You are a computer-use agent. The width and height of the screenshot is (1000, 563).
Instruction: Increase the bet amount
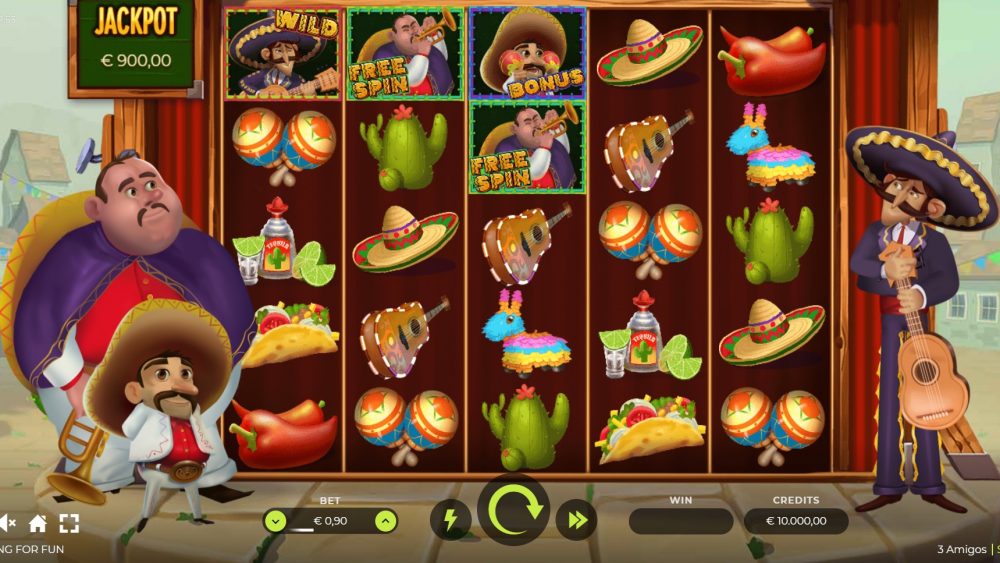point(385,521)
